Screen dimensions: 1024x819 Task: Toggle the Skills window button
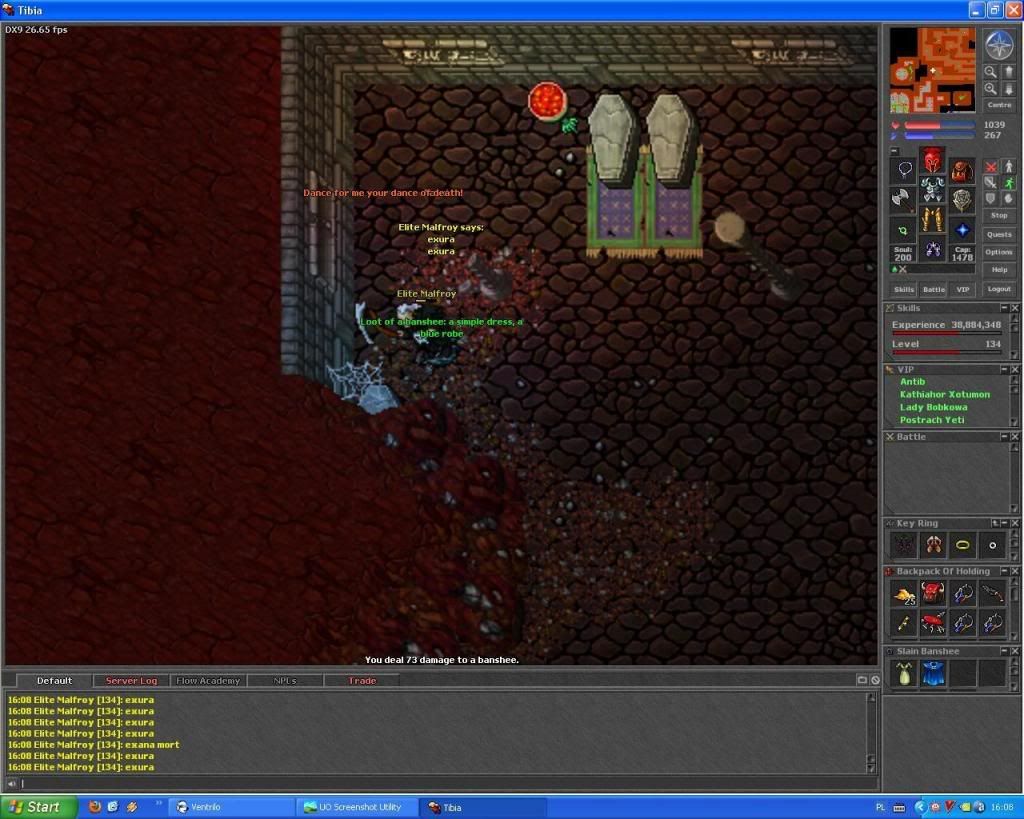click(904, 289)
